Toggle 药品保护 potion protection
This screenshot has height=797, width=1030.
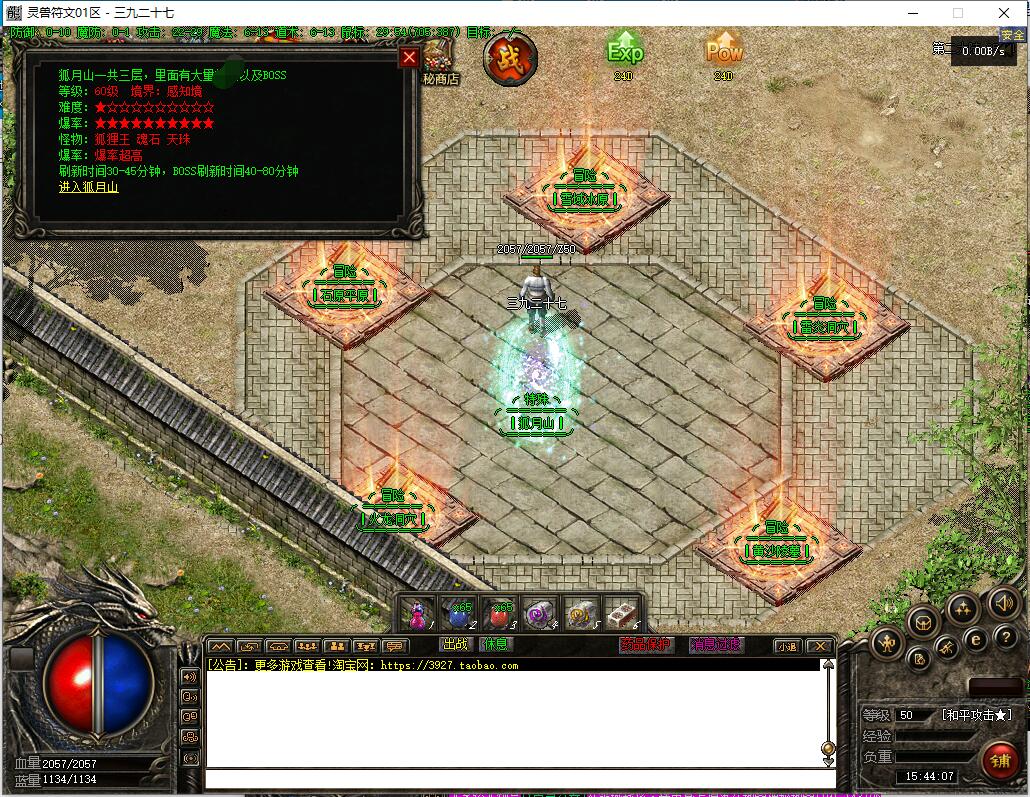pyautogui.click(x=645, y=645)
